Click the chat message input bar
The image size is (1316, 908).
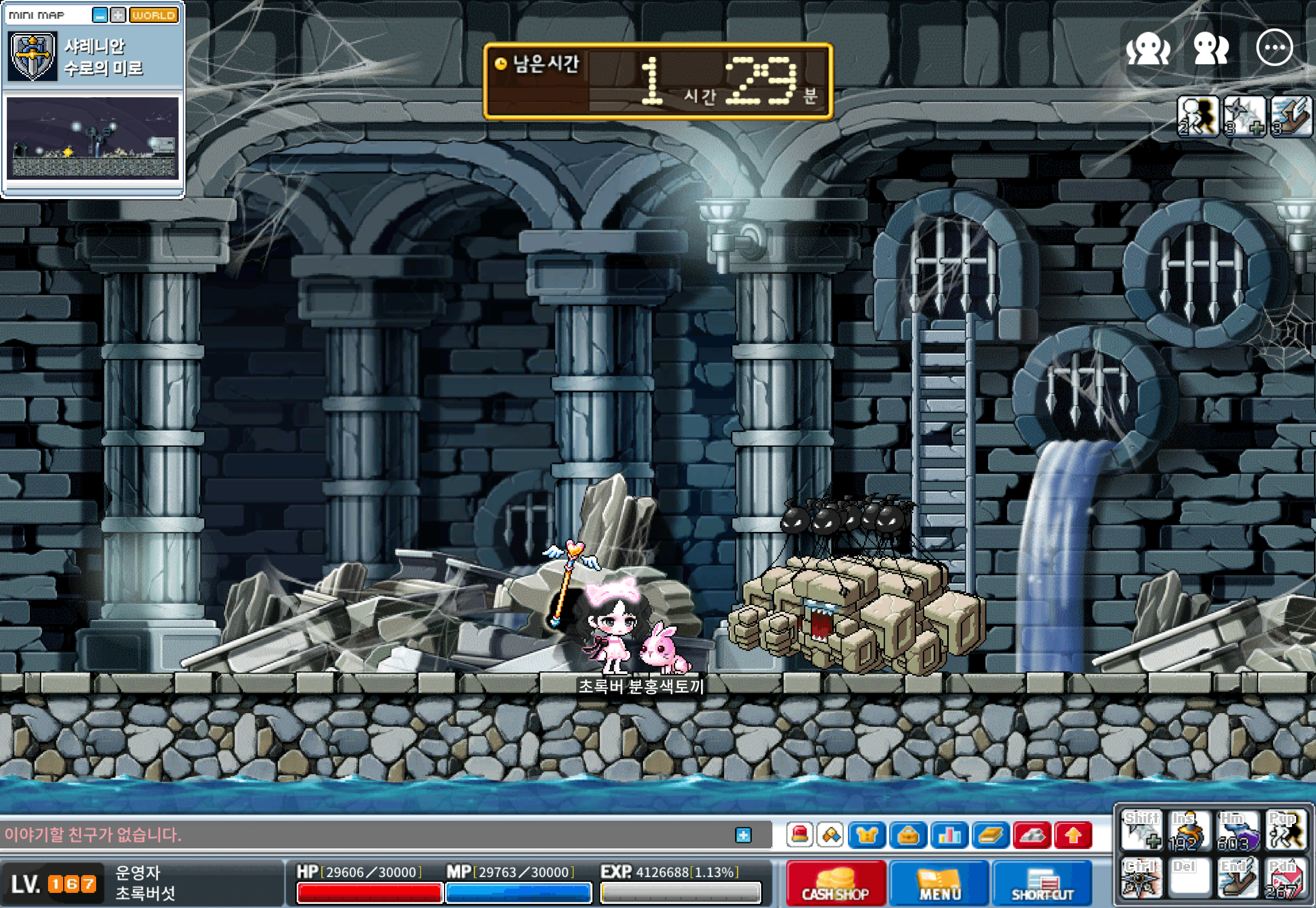[x=364, y=835]
